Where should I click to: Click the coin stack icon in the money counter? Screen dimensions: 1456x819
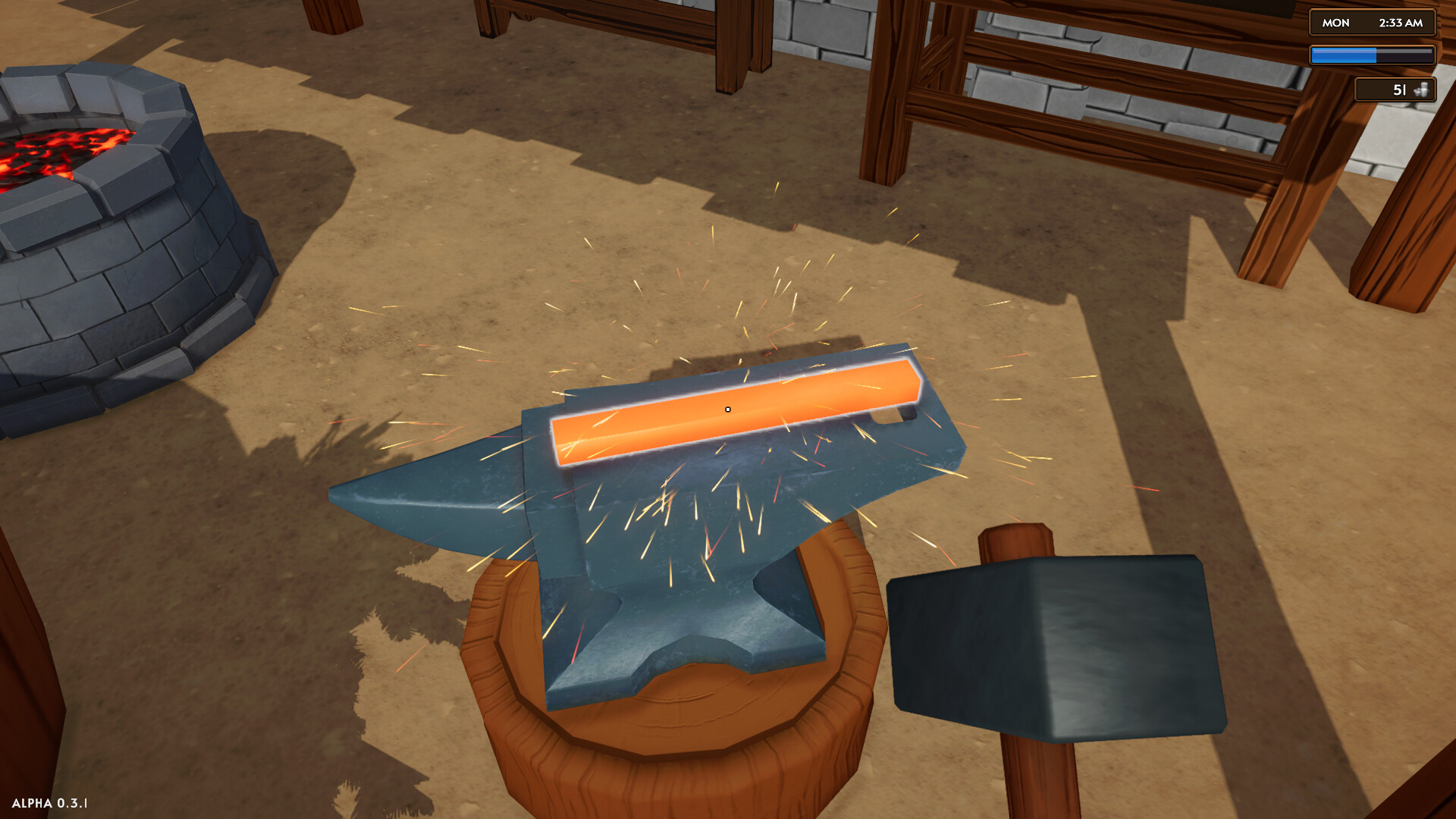(x=1422, y=90)
